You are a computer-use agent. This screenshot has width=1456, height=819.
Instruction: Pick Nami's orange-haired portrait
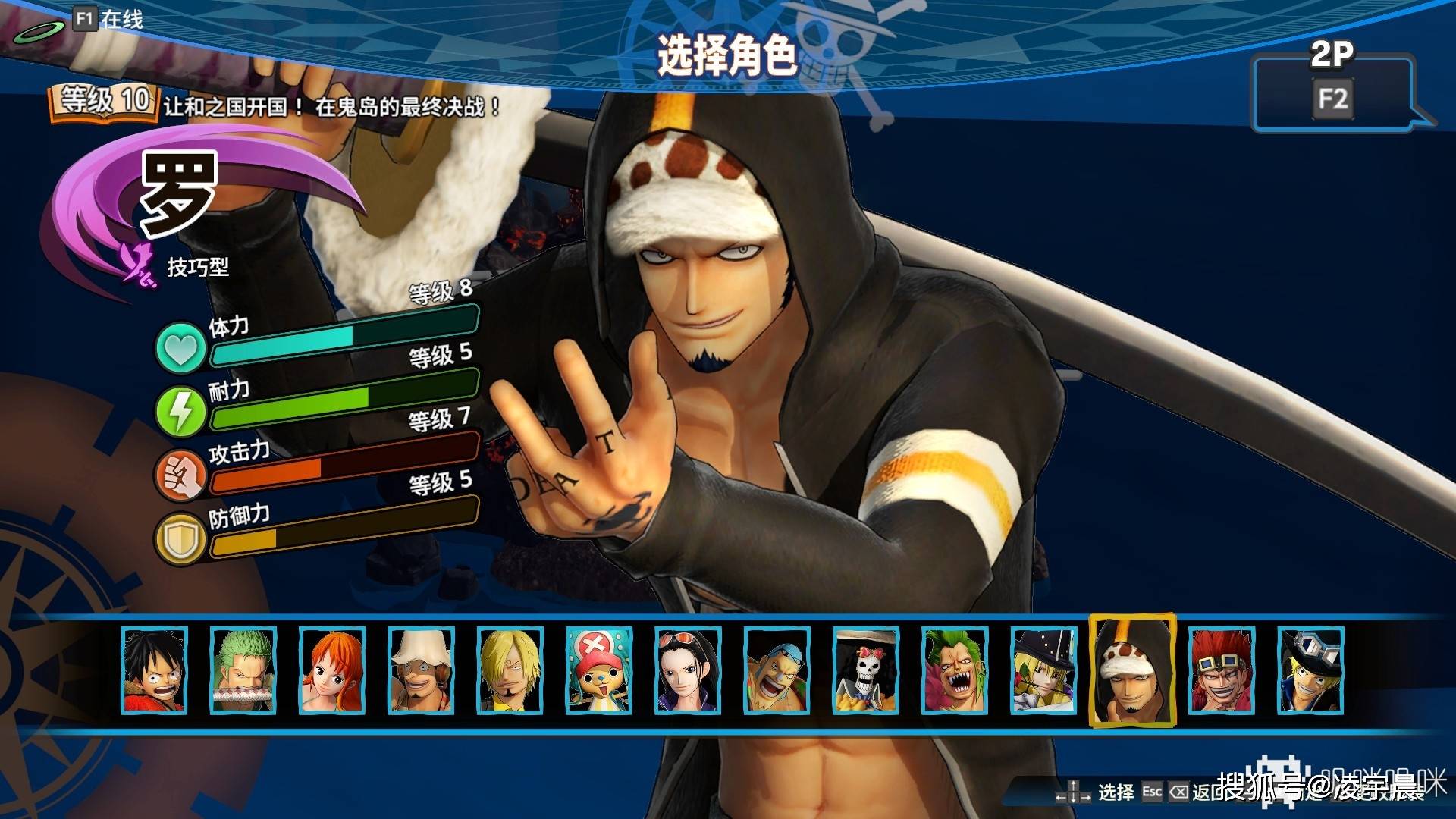(332, 670)
